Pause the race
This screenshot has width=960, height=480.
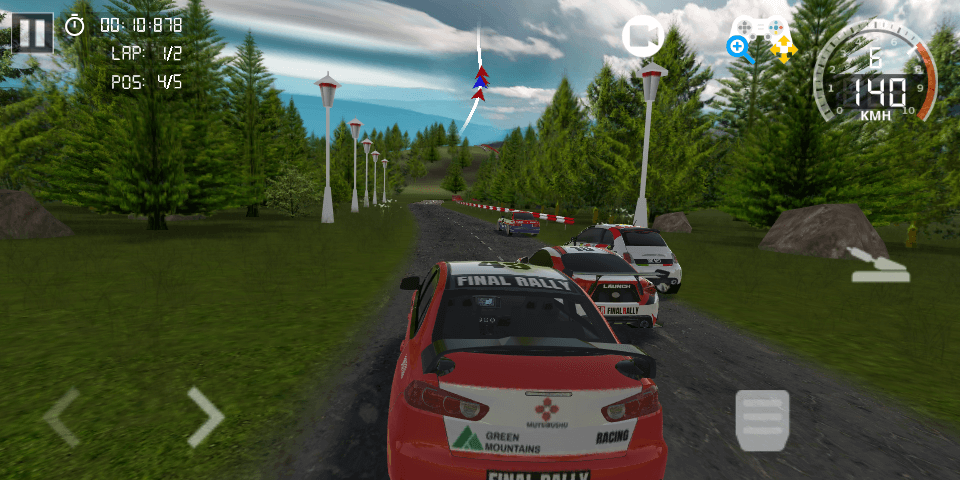coord(33,32)
